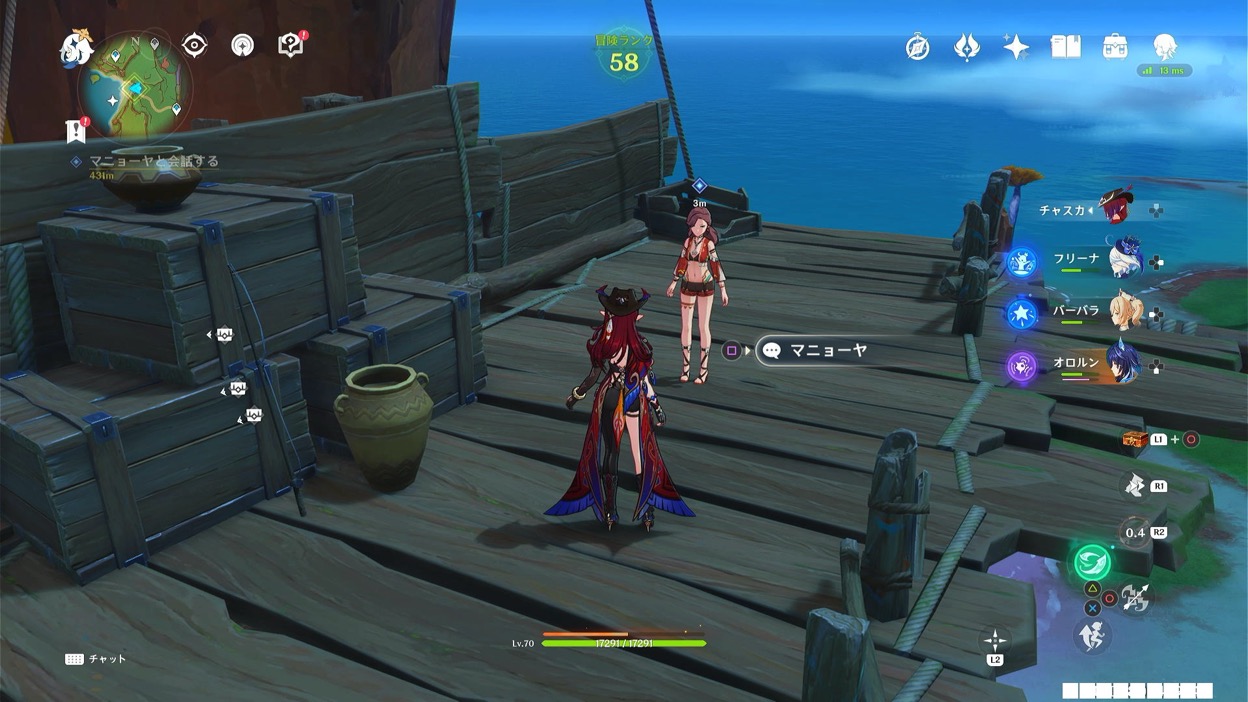Open the compass adventure icon

point(918,47)
